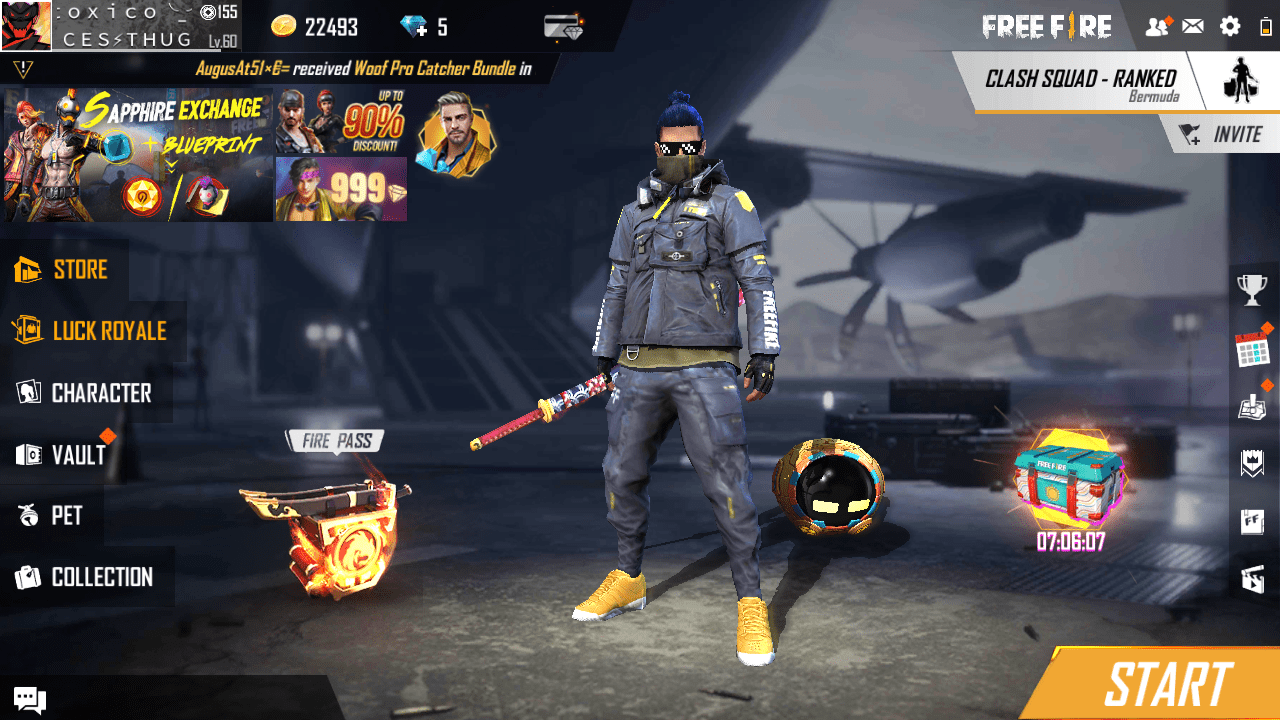The width and height of the screenshot is (1280, 720).
Task: Open the 999 diamond offer banner
Action: tap(340, 189)
